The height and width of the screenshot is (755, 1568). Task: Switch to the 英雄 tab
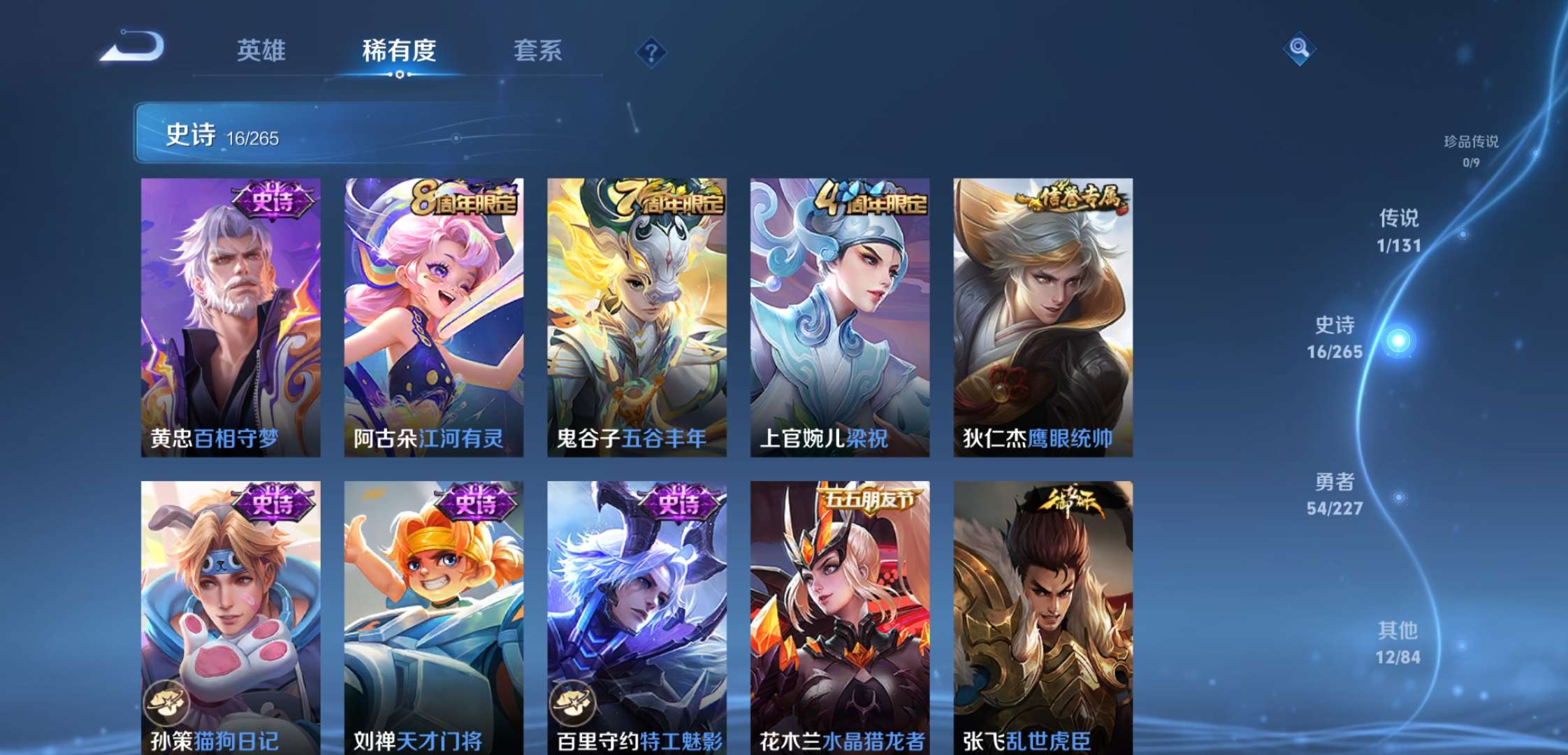click(x=261, y=52)
